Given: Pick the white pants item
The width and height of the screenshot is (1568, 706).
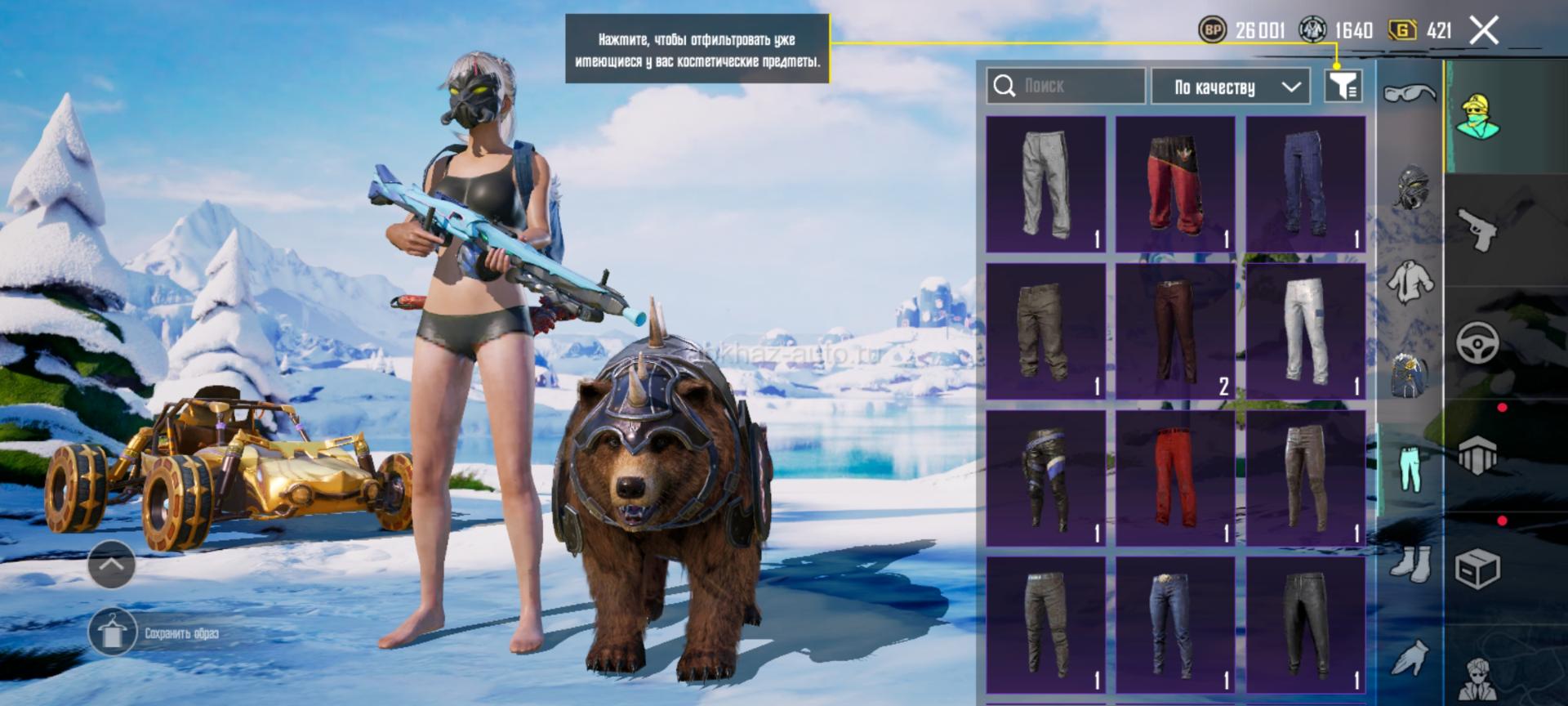Looking at the screenshot, I should pyautogui.click(x=1305, y=332).
